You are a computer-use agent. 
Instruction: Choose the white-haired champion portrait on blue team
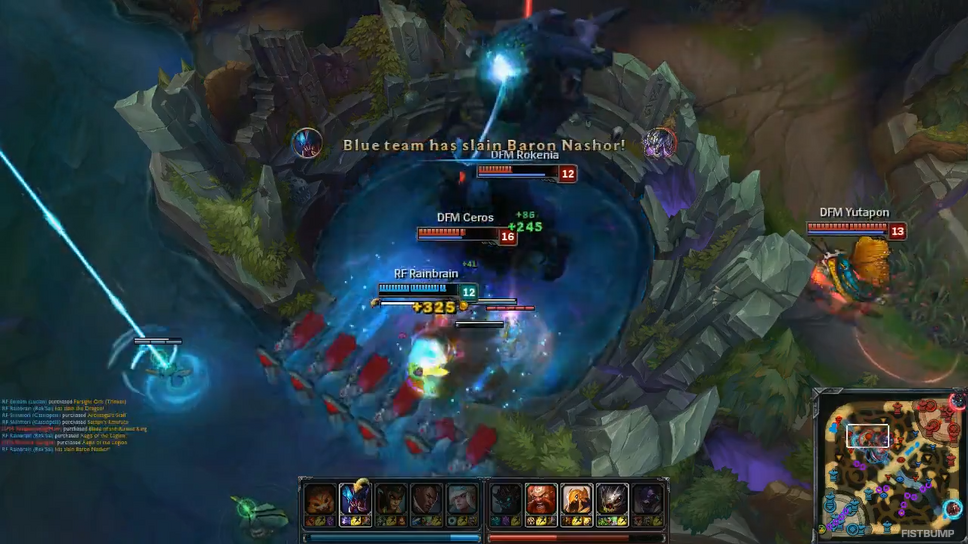(463, 499)
